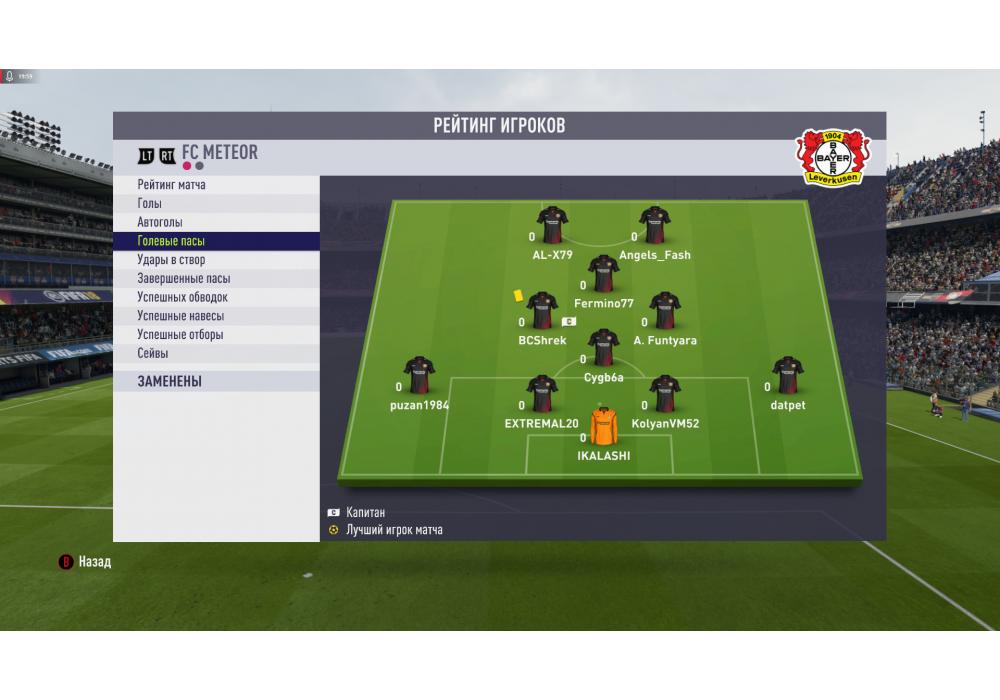This screenshot has height=700, width=1000.
Task: Pick player puzan1984 on the formation
Action: (x=419, y=375)
